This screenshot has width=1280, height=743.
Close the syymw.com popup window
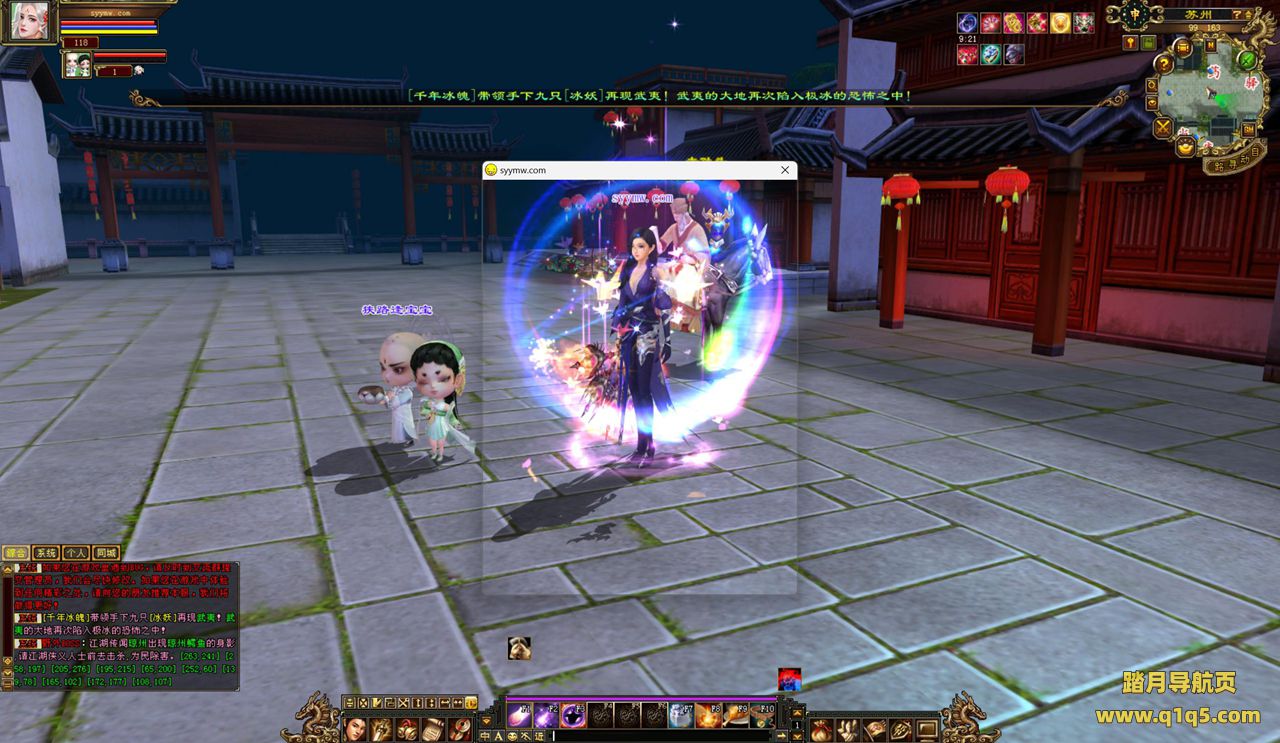(785, 170)
